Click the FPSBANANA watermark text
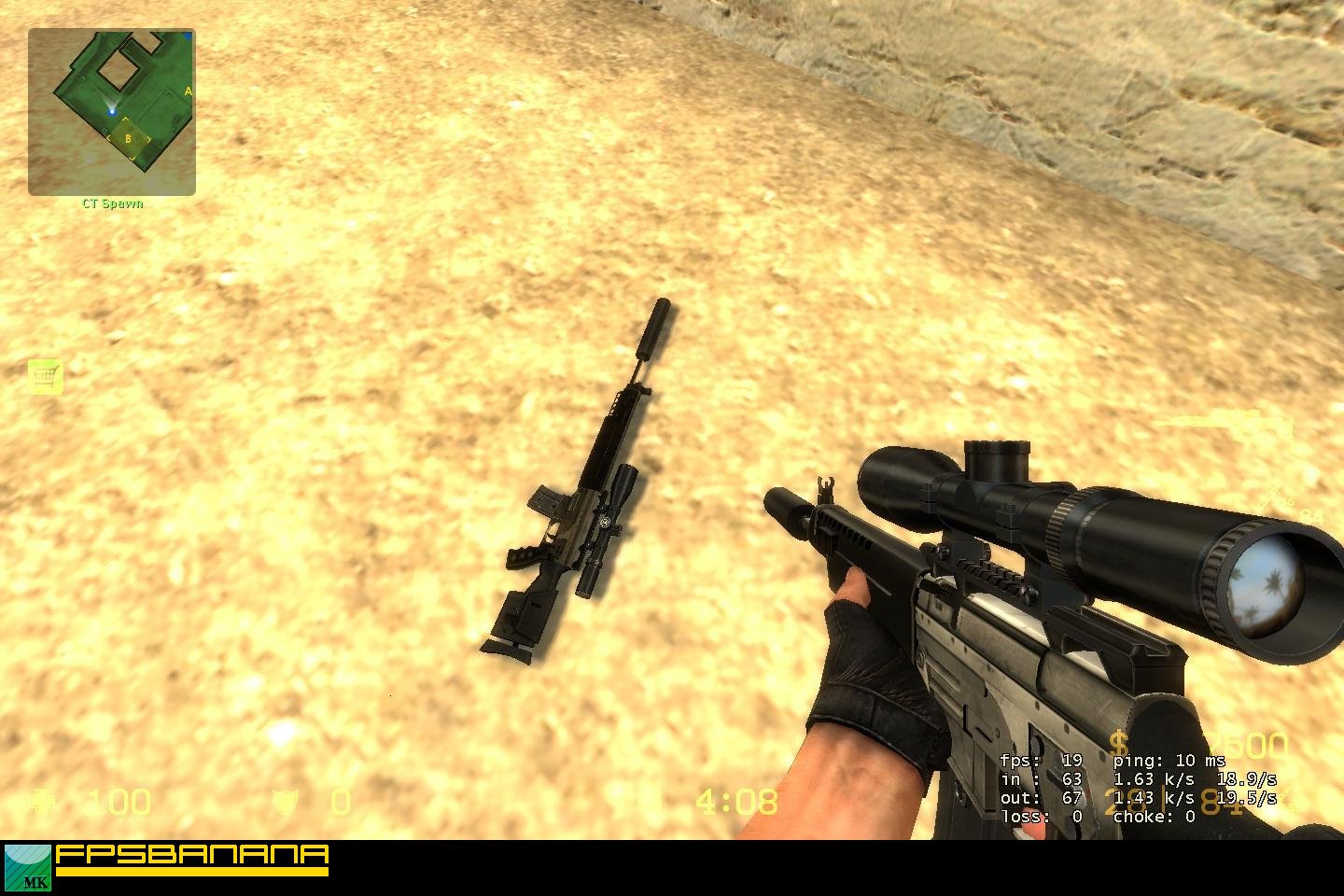This screenshot has width=1344, height=896. click(192, 855)
